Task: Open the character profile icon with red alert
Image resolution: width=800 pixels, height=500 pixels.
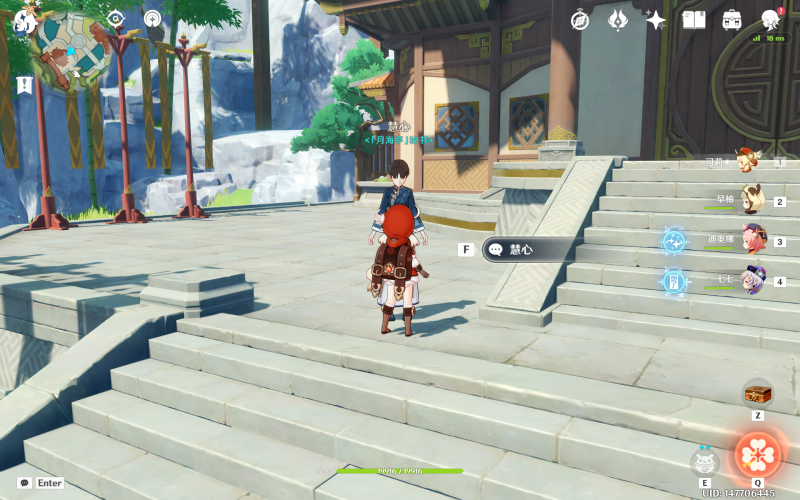Action: (771, 19)
